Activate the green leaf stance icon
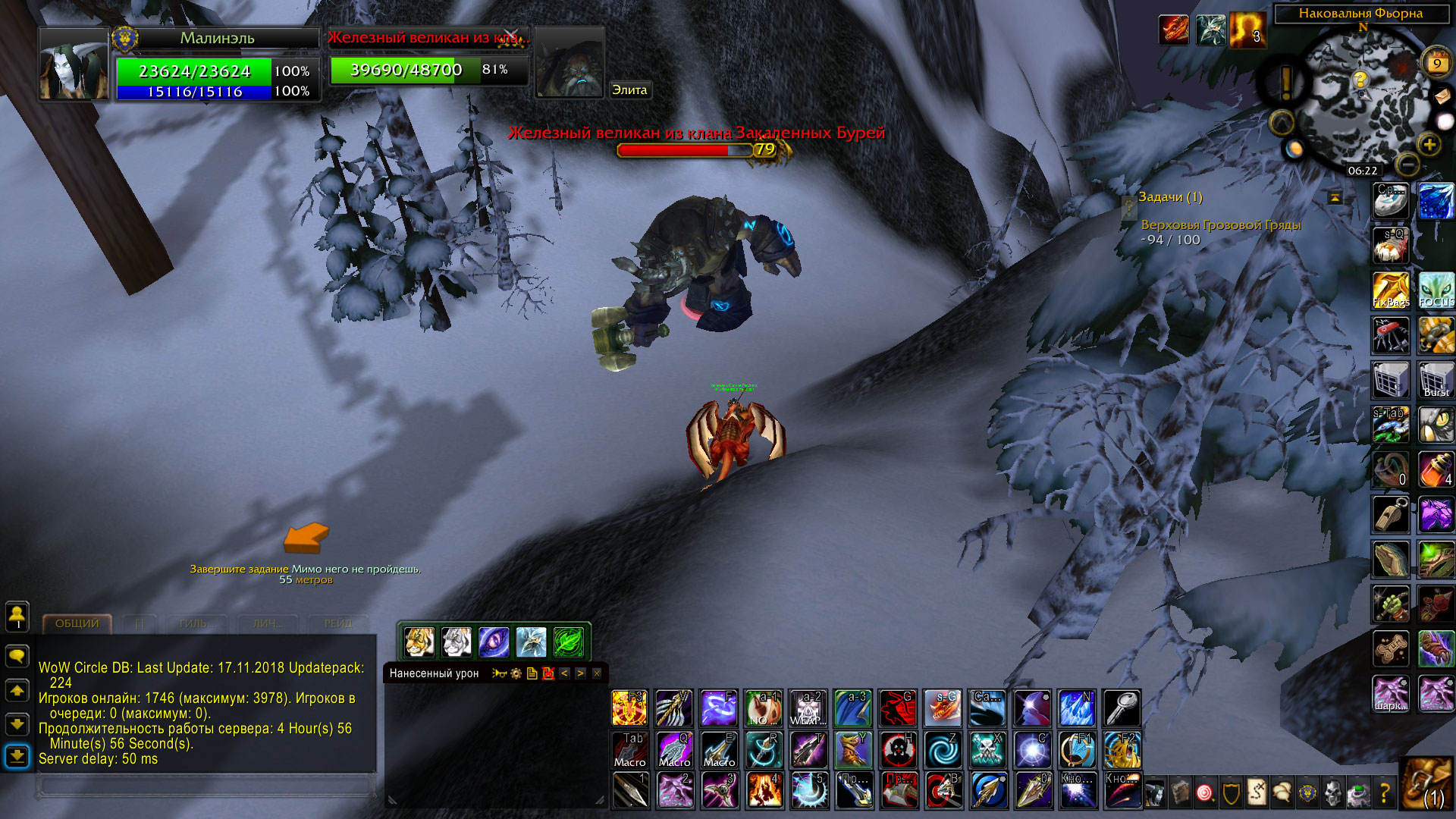This screenshot has width=1456, height=819. [568, 642]
